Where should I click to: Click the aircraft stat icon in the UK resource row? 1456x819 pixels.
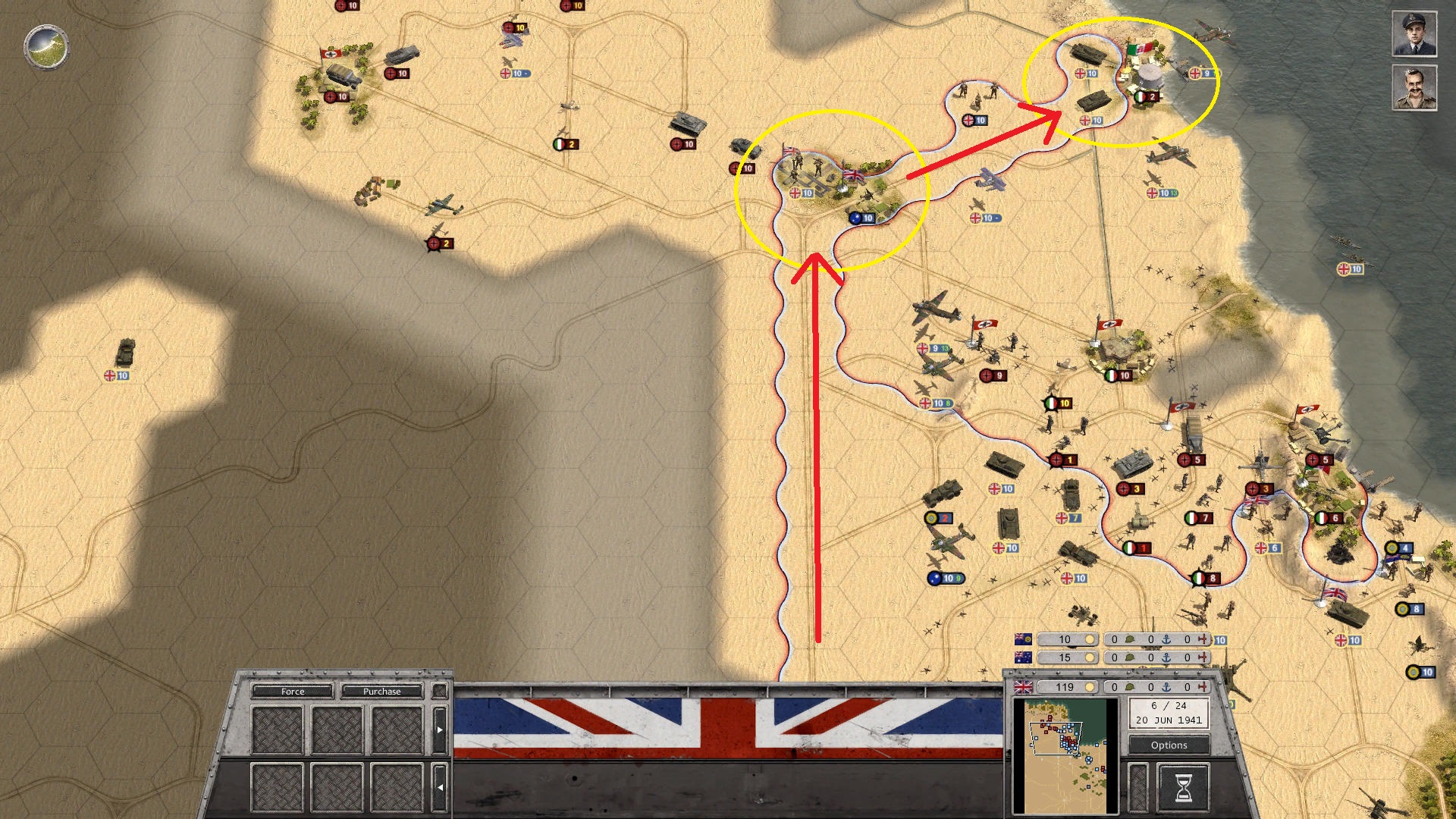click(x=1203, y=686)
